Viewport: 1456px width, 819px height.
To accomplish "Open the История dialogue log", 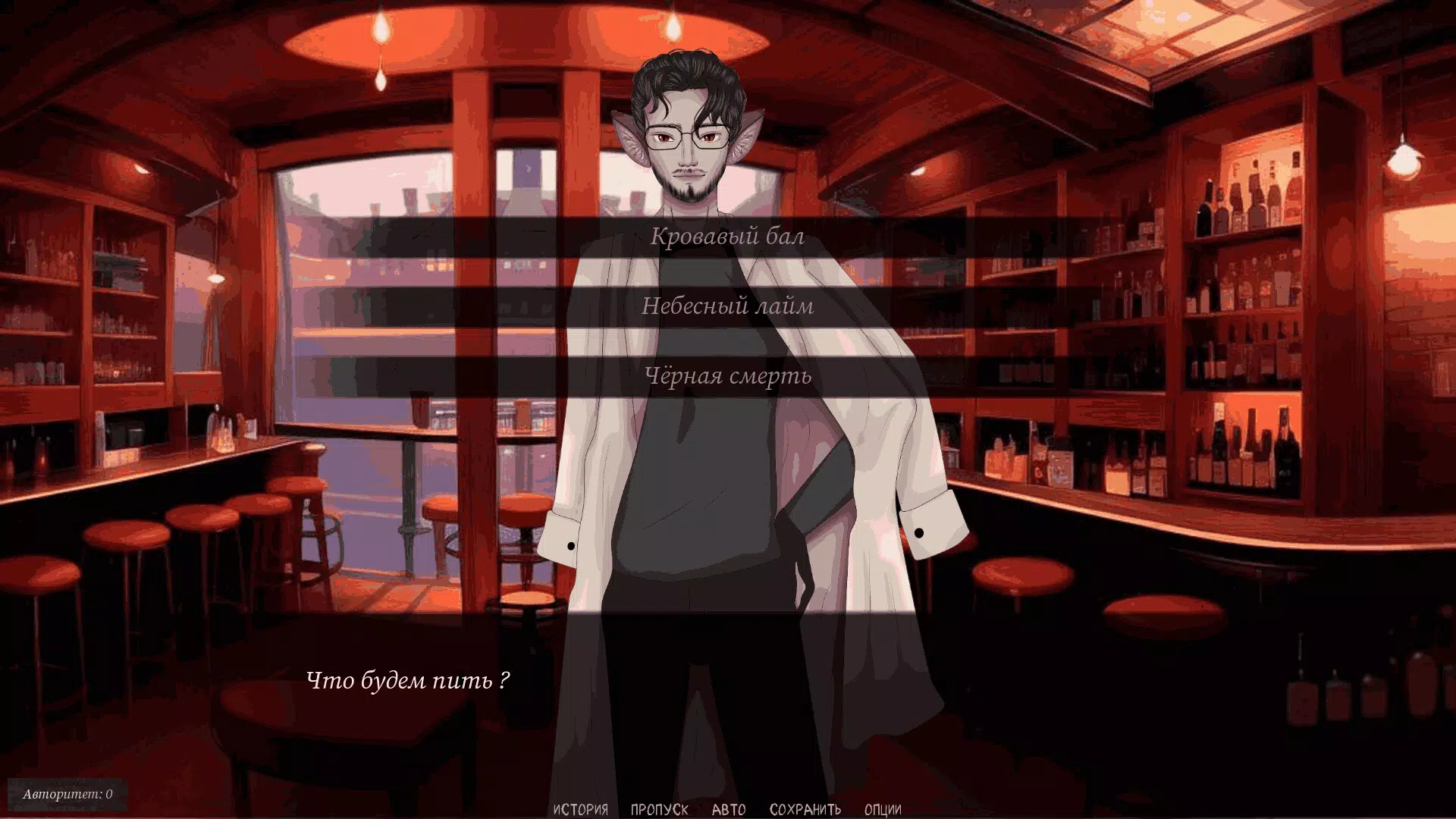I will [x=580, y=809].
